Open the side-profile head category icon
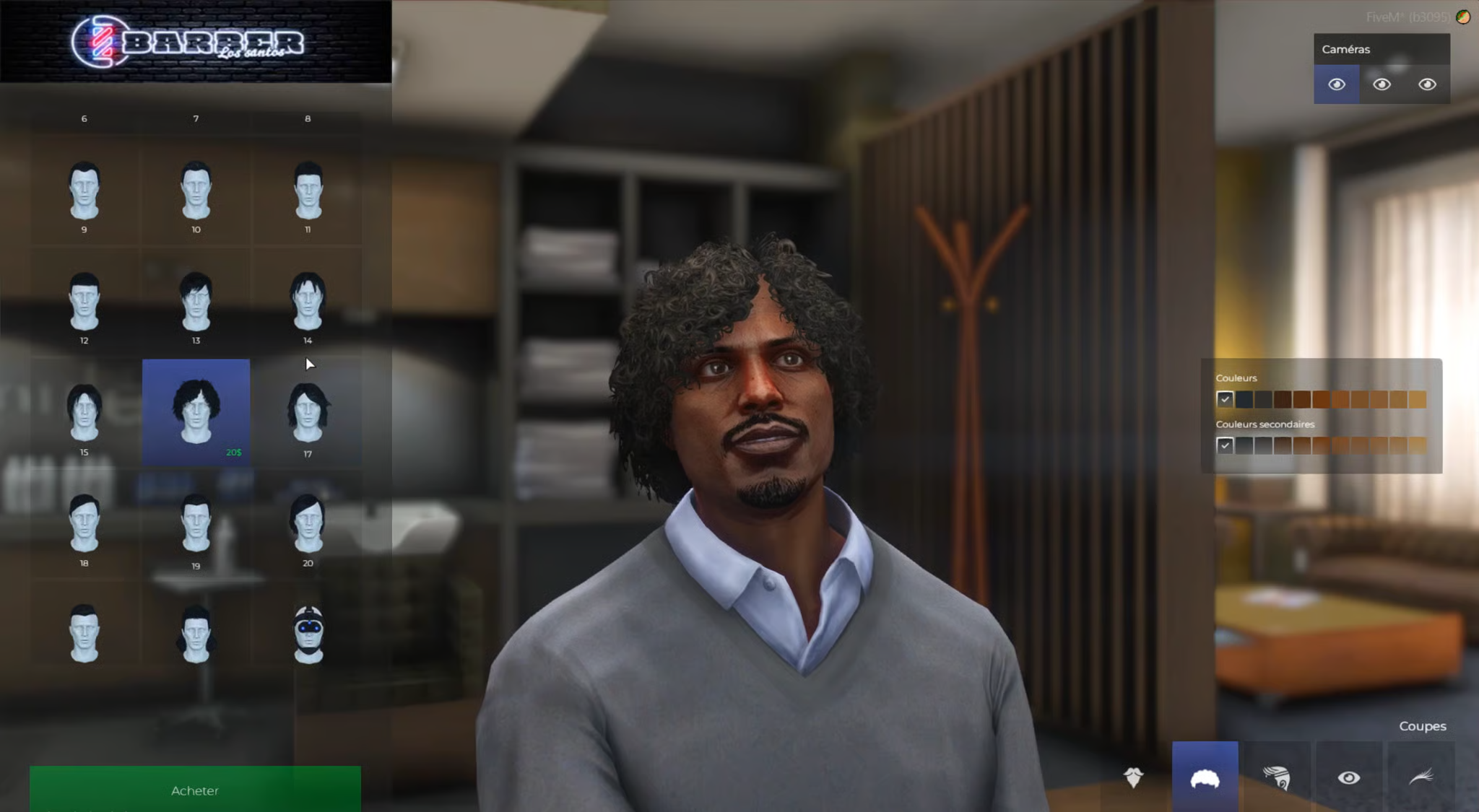The image size is (1479, 812). click(x=1276, y=777)
